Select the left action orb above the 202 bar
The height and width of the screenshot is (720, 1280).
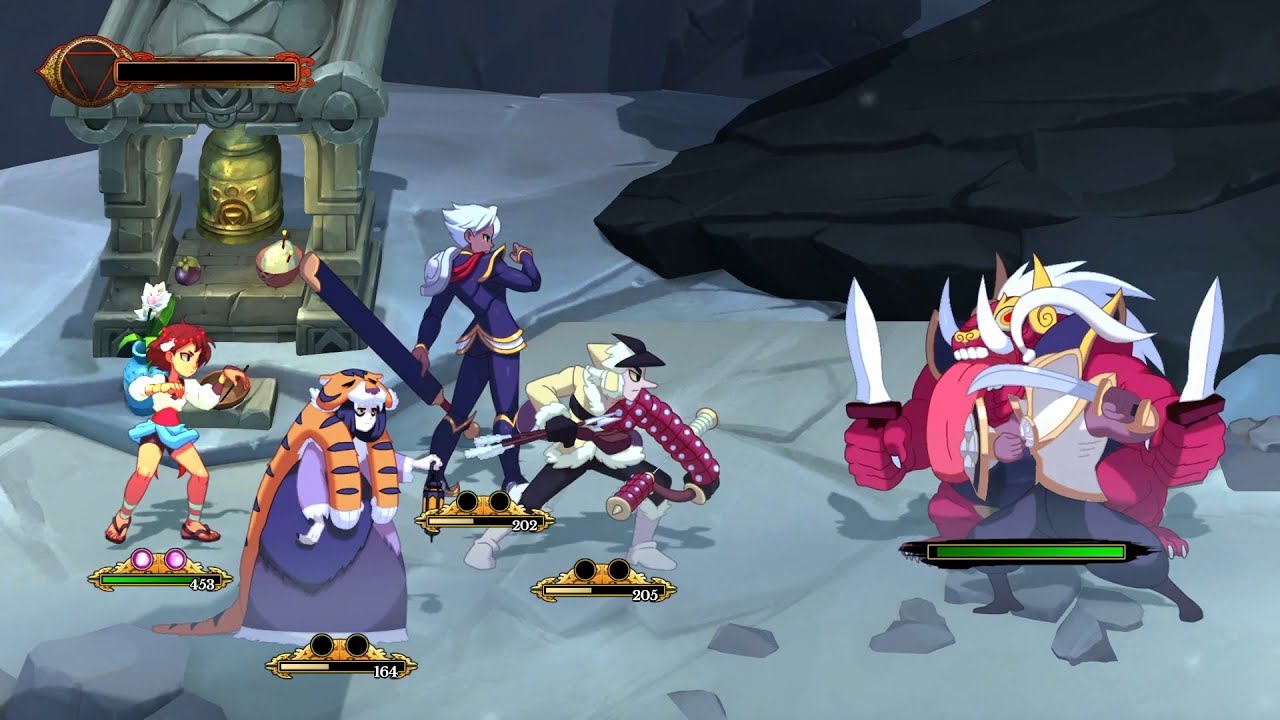point(466,502)
